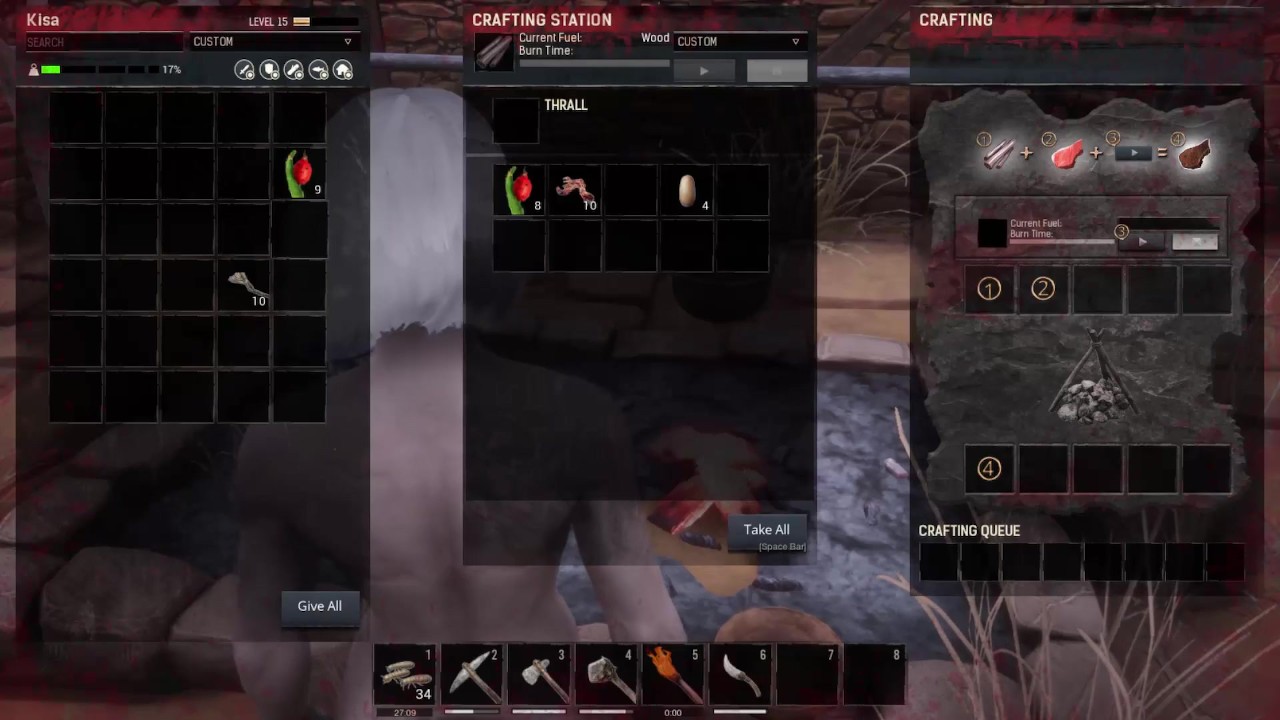Click the Give All button
The width and height of the screenshot is (1280, 720).
(319, 606)
